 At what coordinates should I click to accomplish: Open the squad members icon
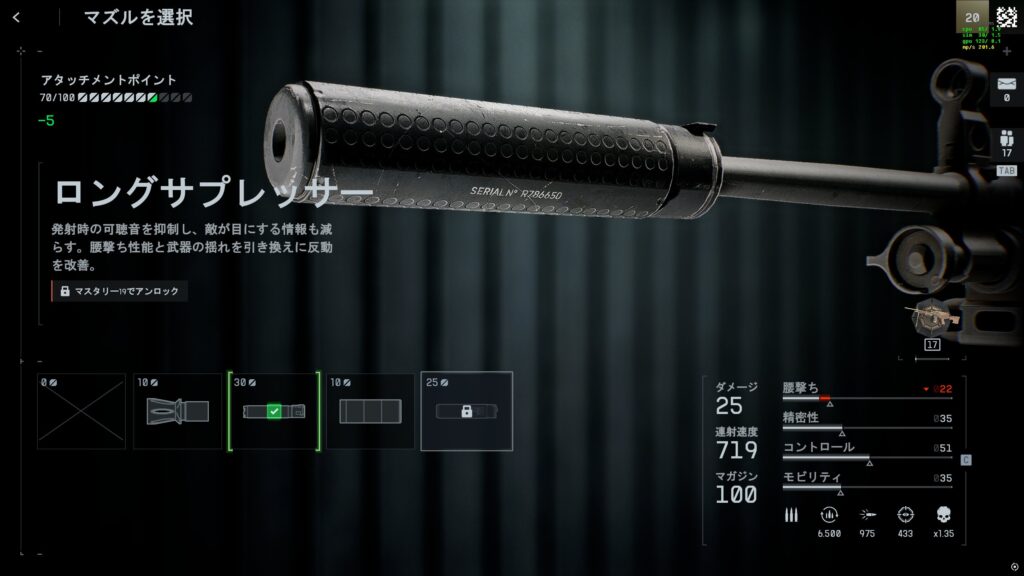point(1006,141)
